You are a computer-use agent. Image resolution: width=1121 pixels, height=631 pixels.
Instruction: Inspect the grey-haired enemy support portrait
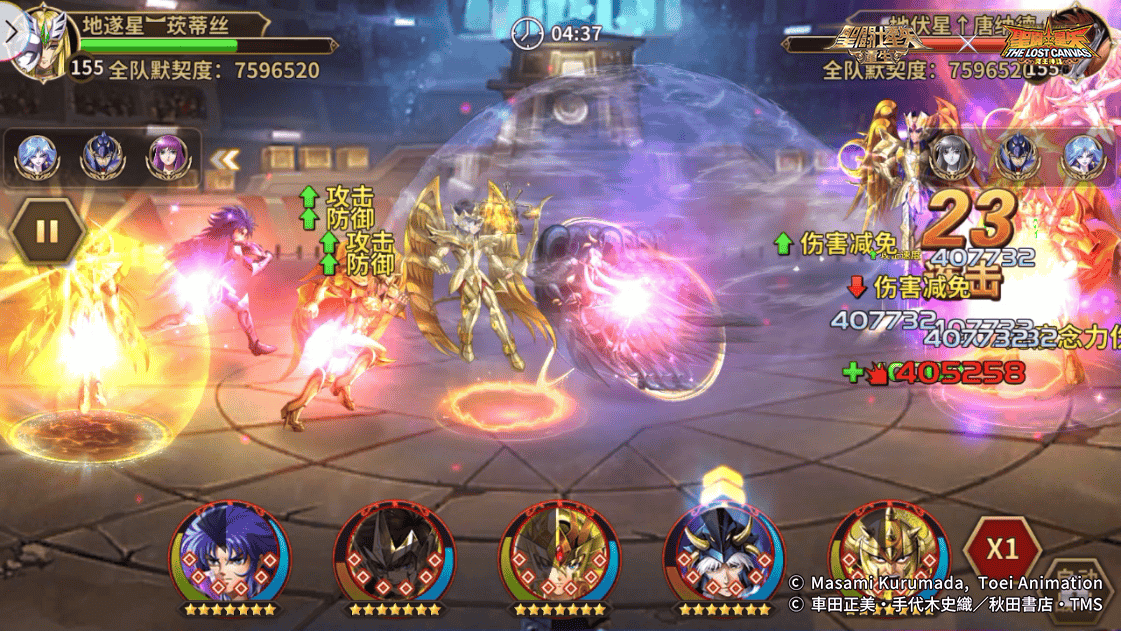(951, 157)
